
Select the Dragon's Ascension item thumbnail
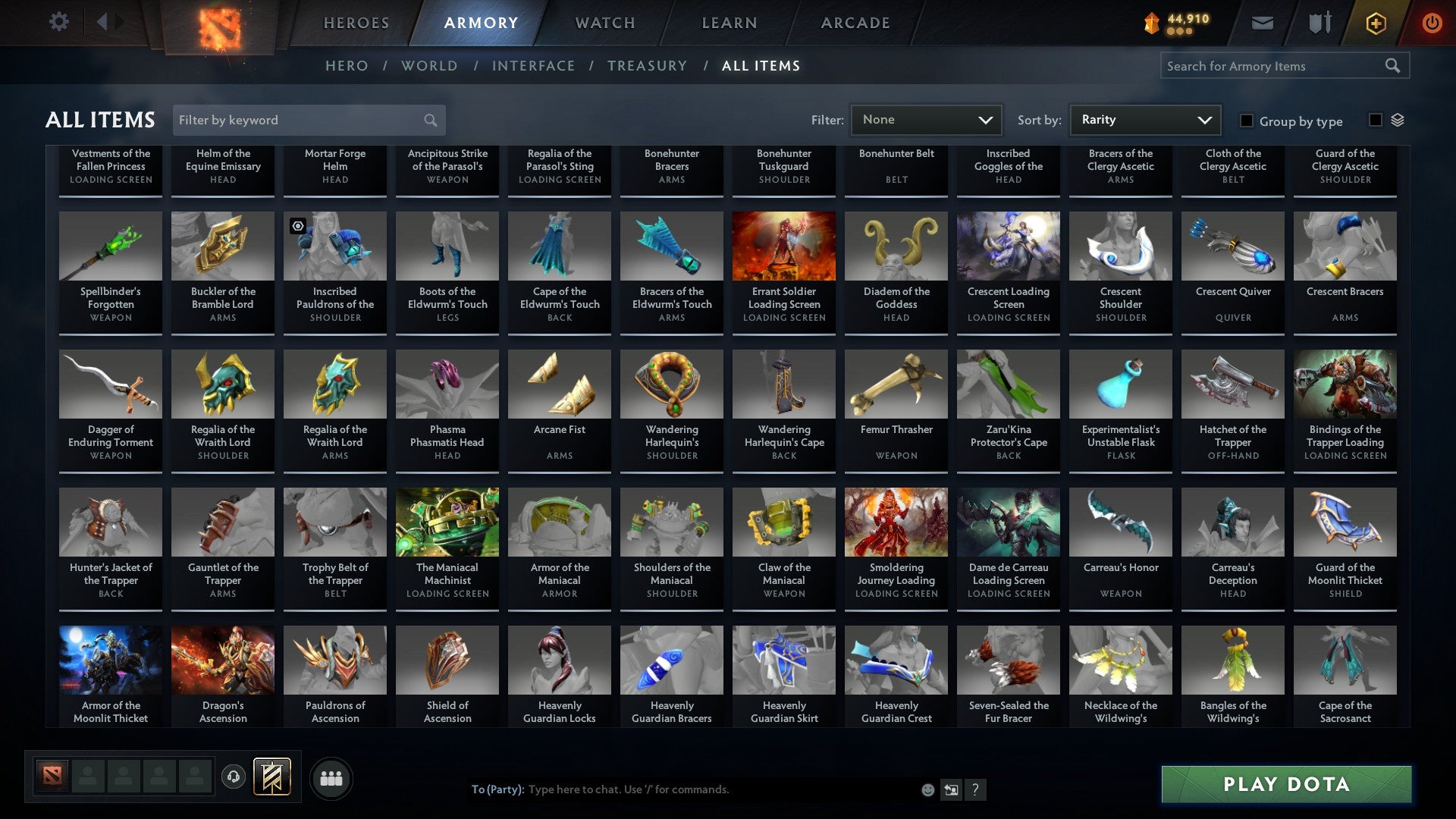pyautogui.click(x=222, y=659)
